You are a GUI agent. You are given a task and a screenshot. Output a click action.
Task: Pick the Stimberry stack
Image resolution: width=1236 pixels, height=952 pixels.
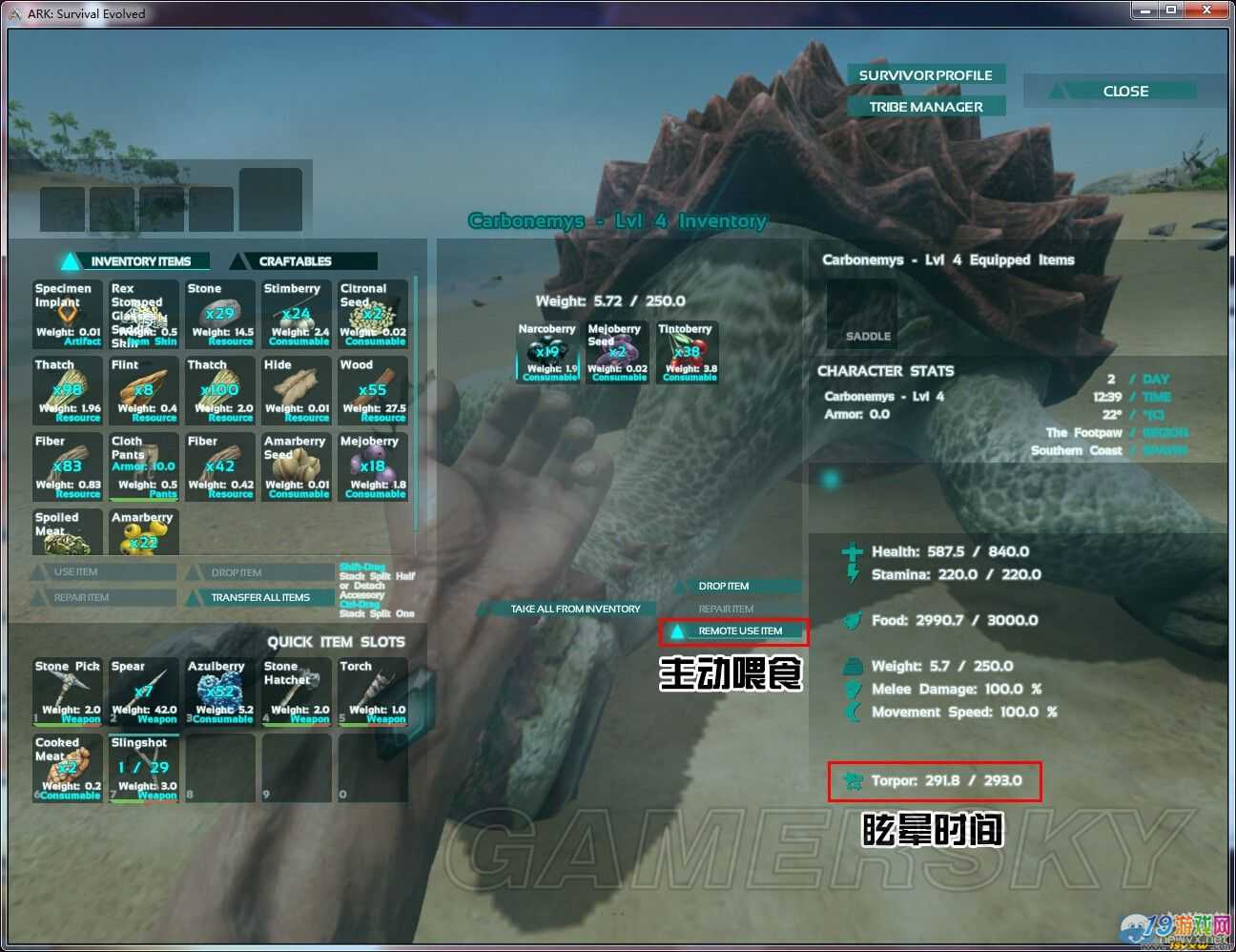click(x=297, y=314)
